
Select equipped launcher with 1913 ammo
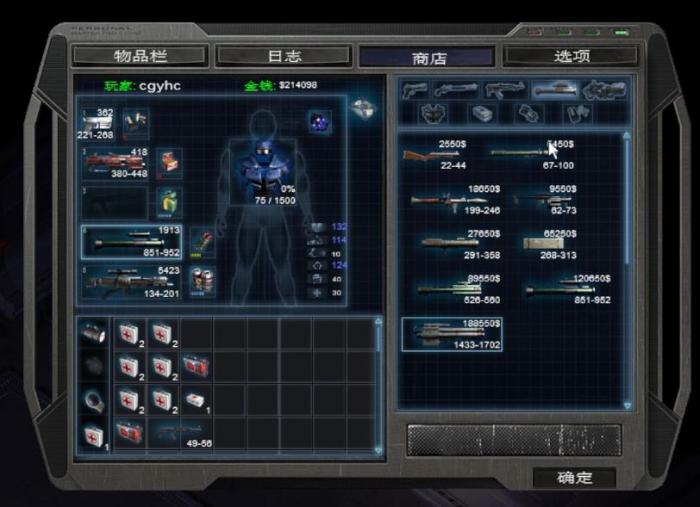(130, 241)
